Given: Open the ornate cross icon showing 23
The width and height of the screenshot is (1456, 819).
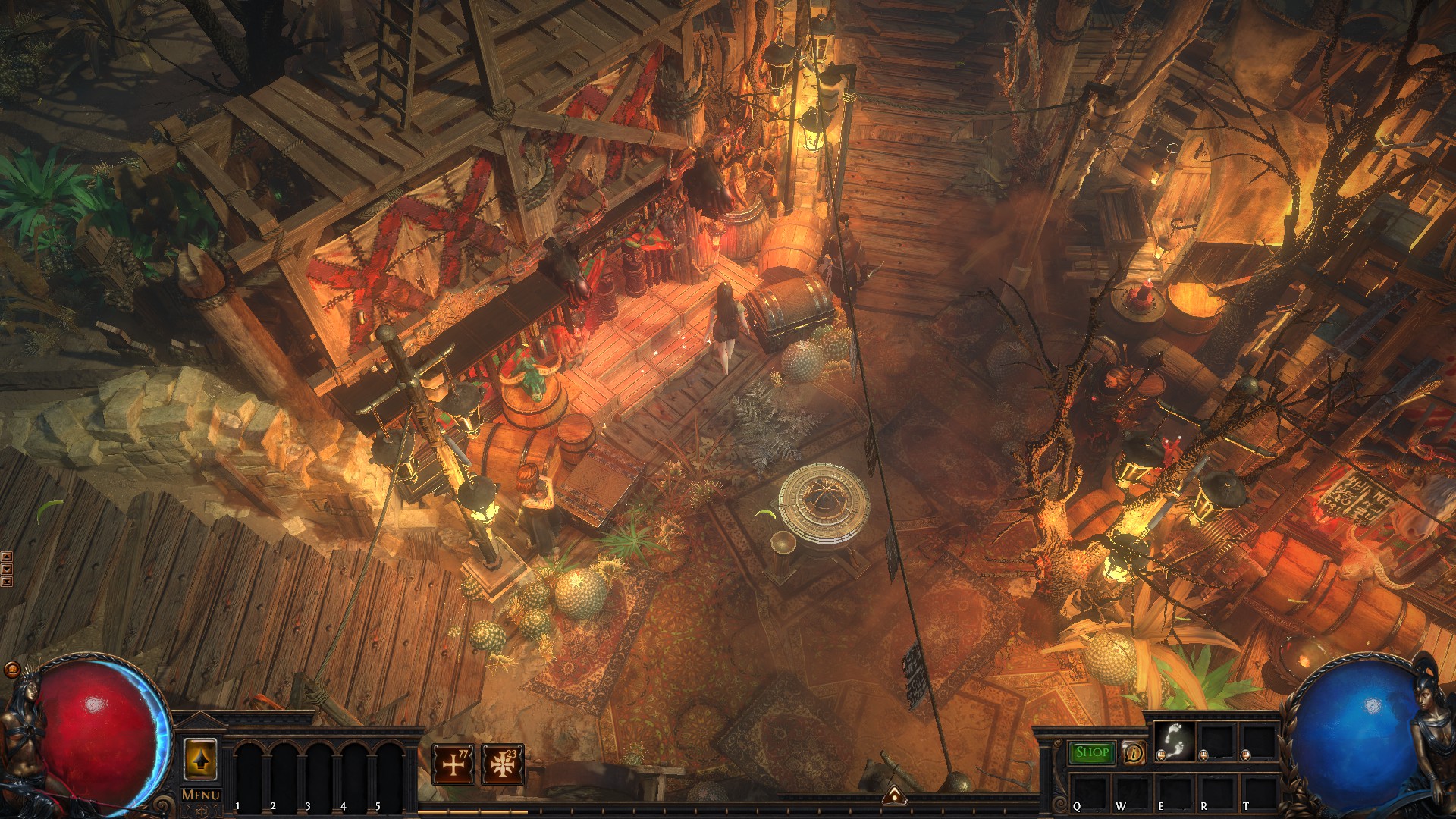Looking at the screenshot, I should 502,764.
